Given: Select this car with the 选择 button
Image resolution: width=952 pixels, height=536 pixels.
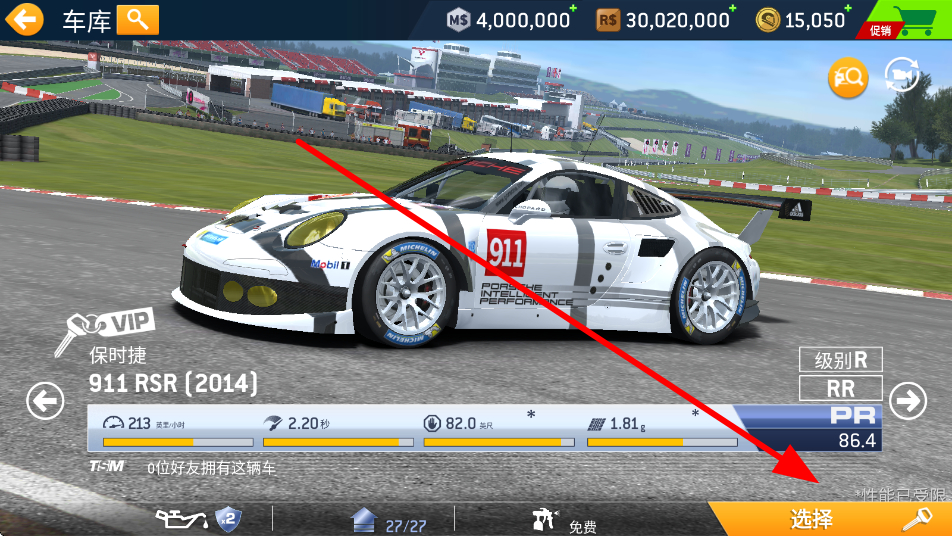Looking at the screenshot, I should point(828,519).
